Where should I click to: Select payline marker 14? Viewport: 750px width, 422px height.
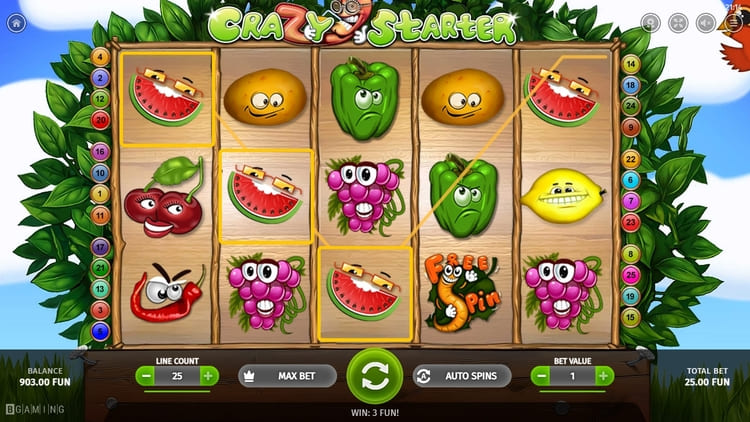pyautogui.click(x=631, y=65)
